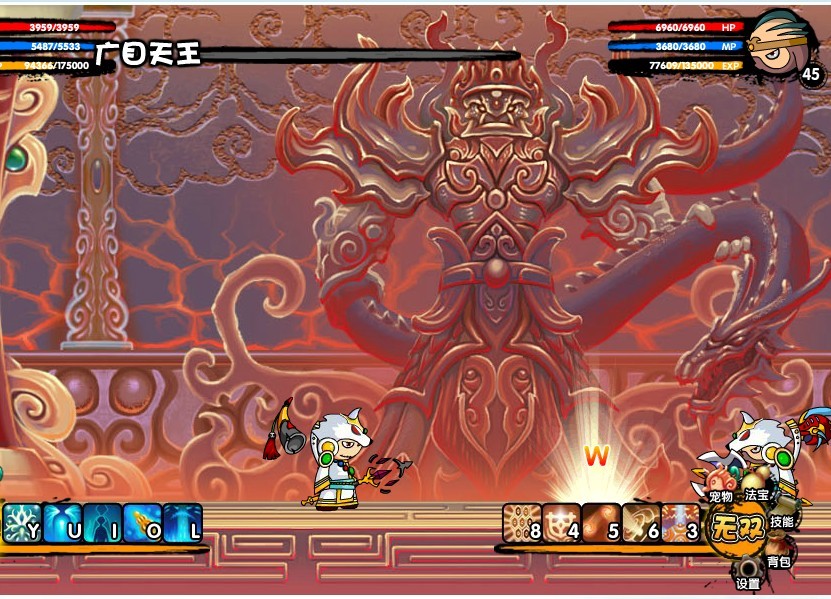831x599 pixels.
Task: Open the 宠物 pet menu
Action: [721, 495]
